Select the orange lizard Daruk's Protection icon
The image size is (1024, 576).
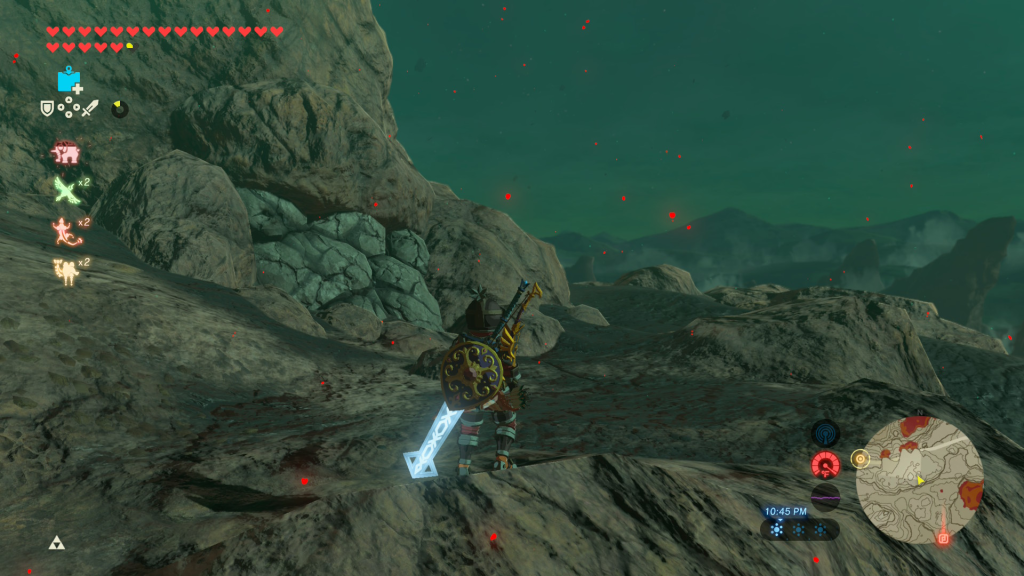click(x=64, y=230)
